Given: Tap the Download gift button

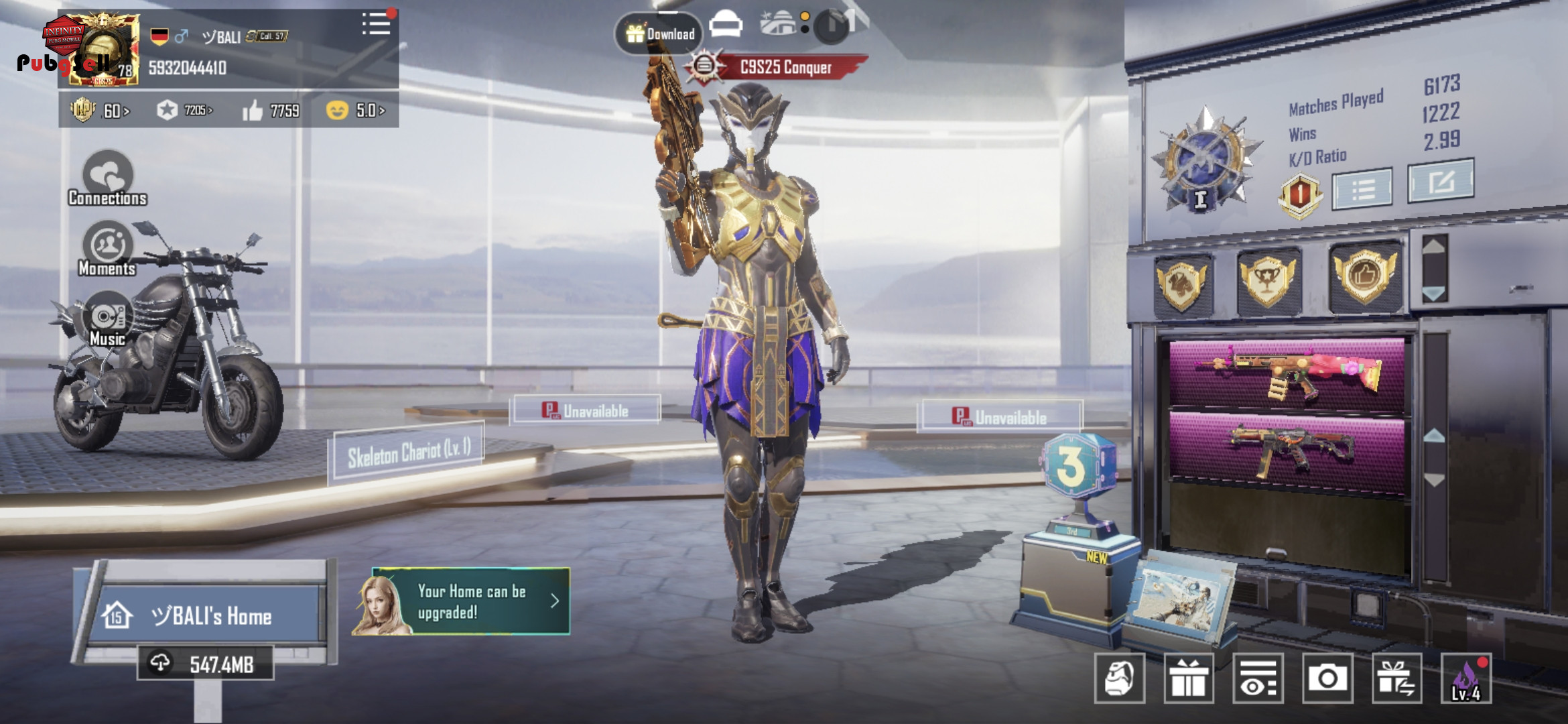Looking at the screenshot, I should tap(659, 33).
